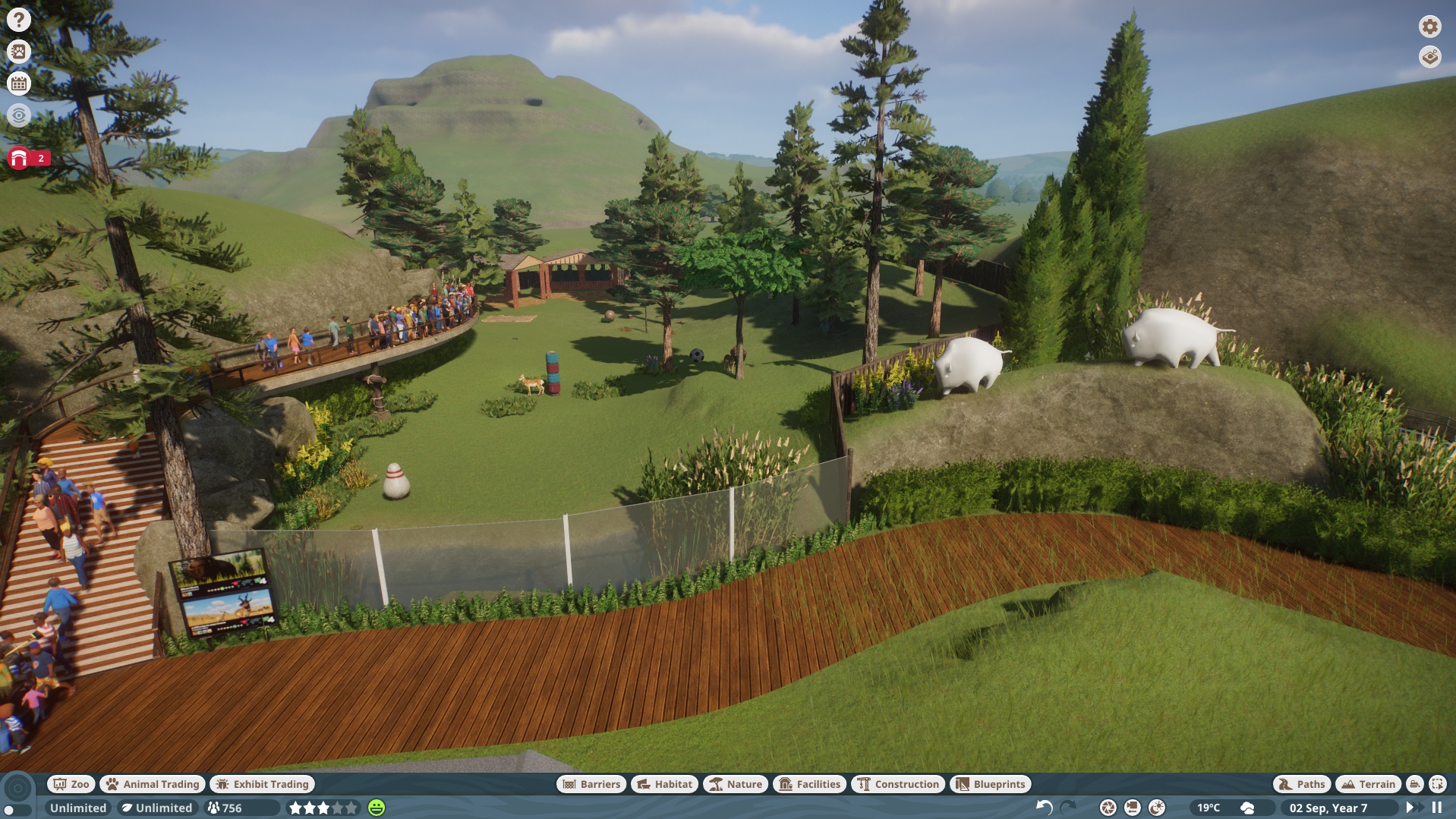Choose the Nature category
The height and width of the screenshot is (819, 1456).
coord(735,784)
